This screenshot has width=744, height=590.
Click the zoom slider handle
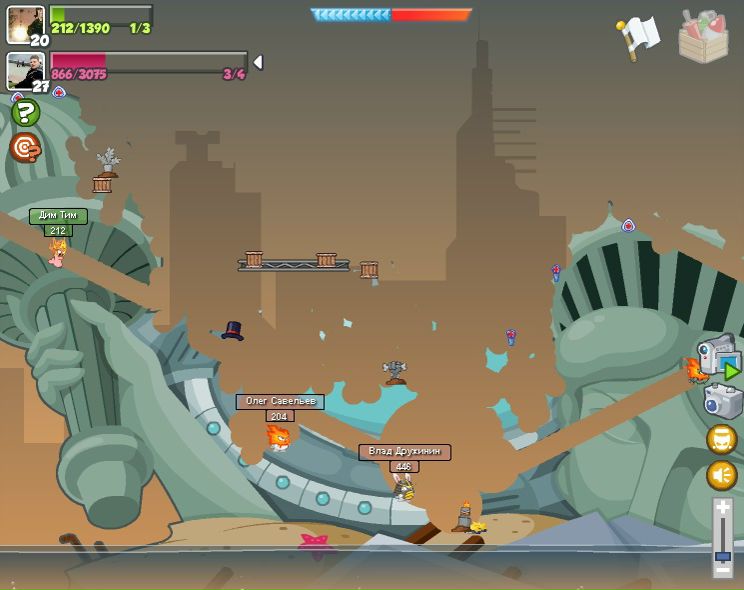tap(722, 555)
